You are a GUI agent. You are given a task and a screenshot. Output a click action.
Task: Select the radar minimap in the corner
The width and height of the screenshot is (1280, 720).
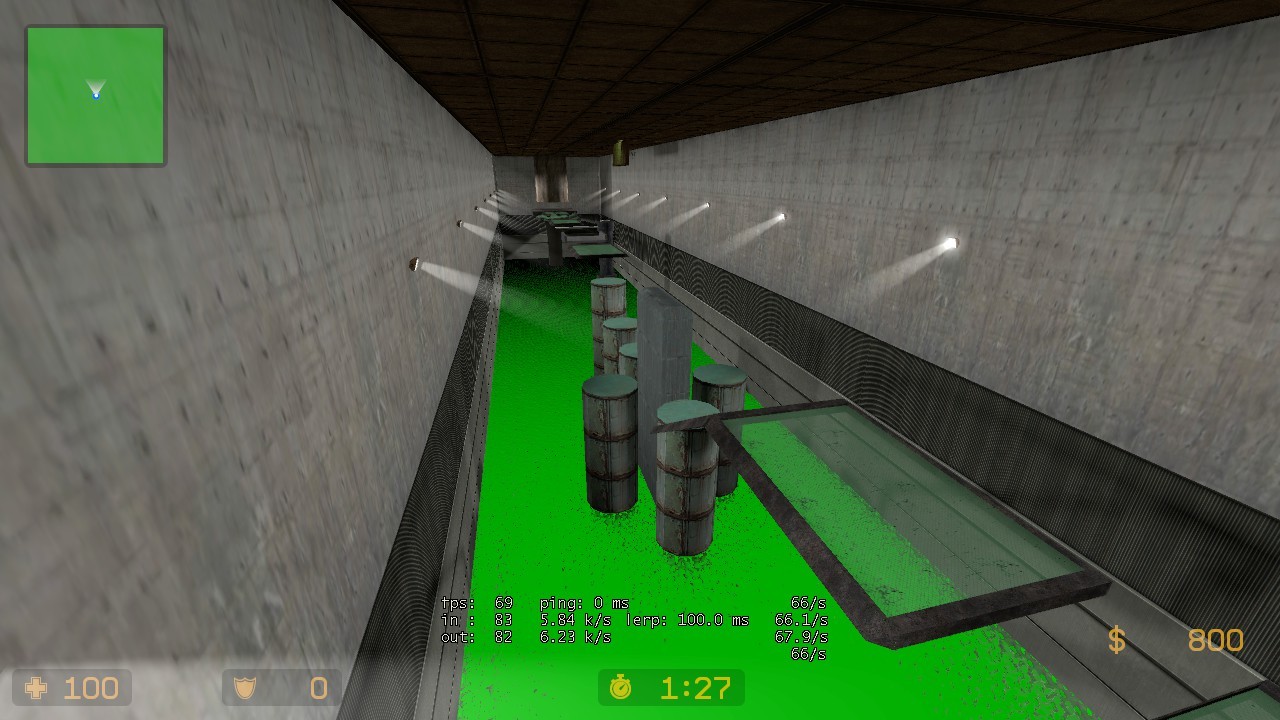coord(95,95)
